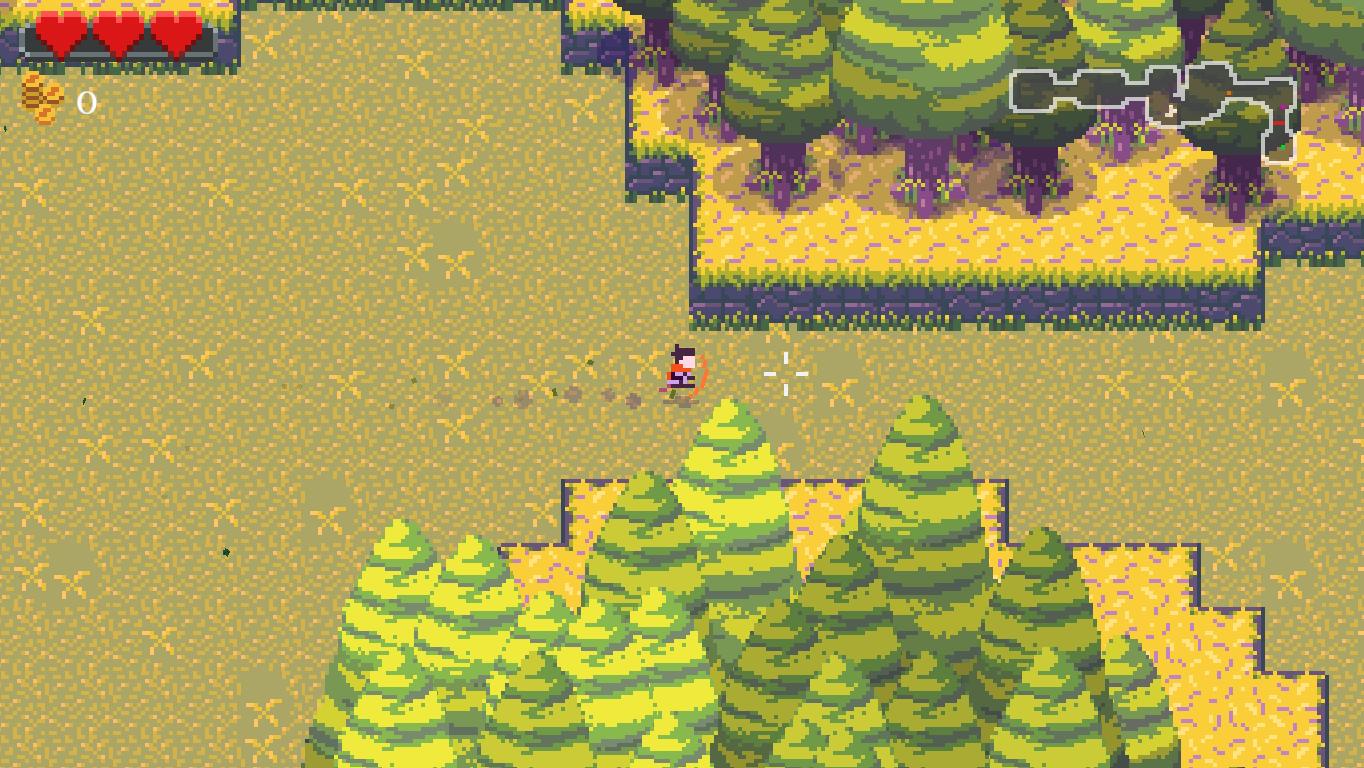
Task: Click the dungeon minimap outline
Action: (x=1155, y=103)
